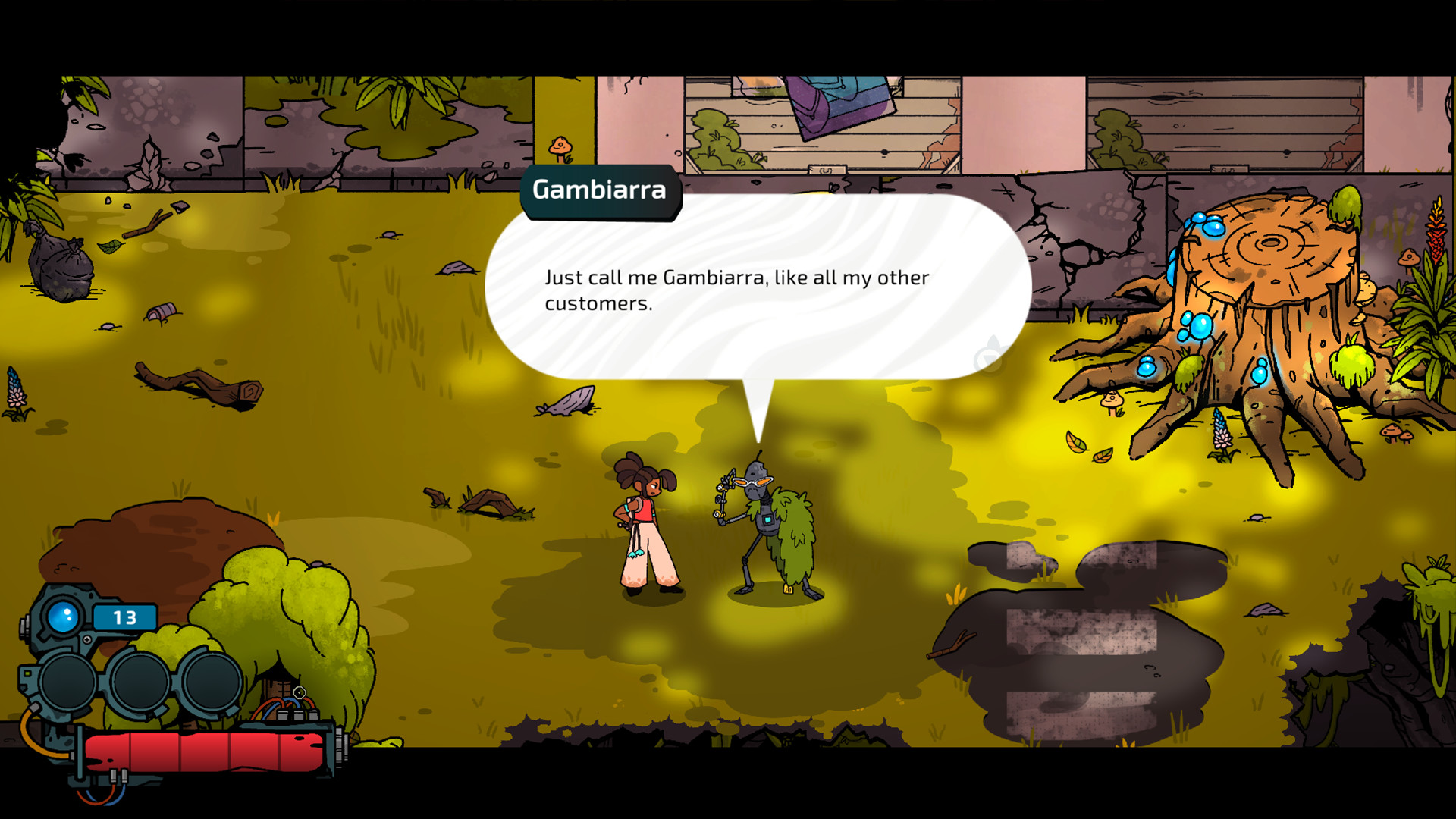Click the hexagonal nut icon near the HUD cables

click(299, 694)
